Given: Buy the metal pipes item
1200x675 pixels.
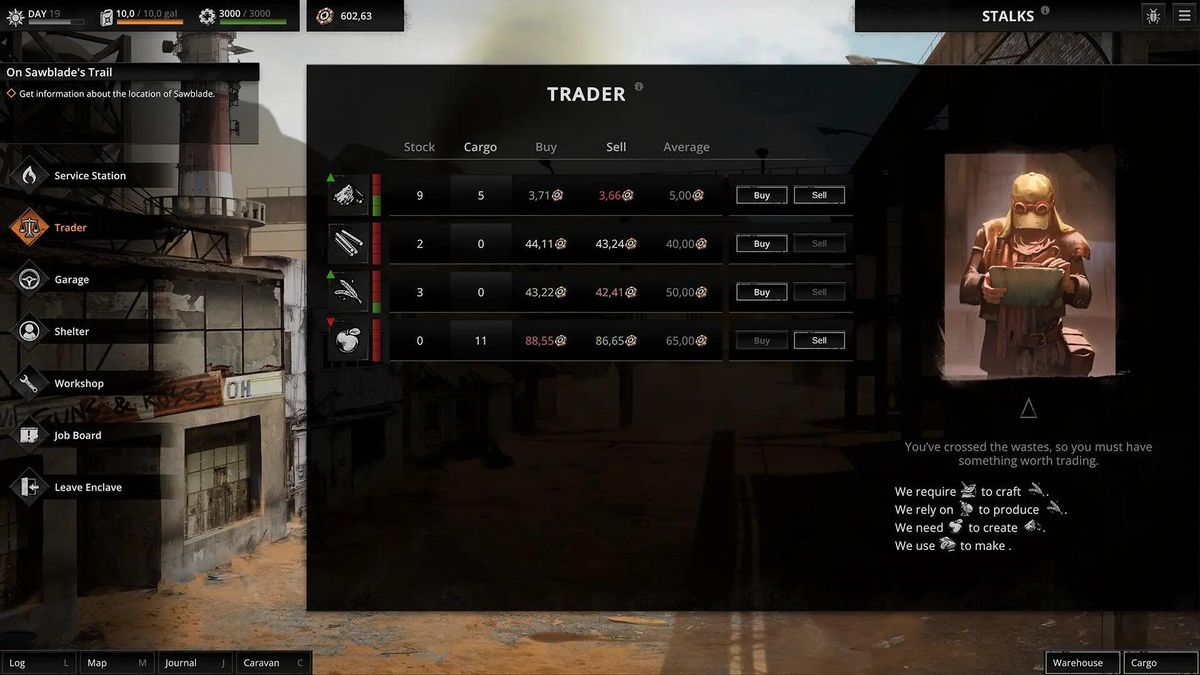Looking at the screenshot, I should click(761, 244).
